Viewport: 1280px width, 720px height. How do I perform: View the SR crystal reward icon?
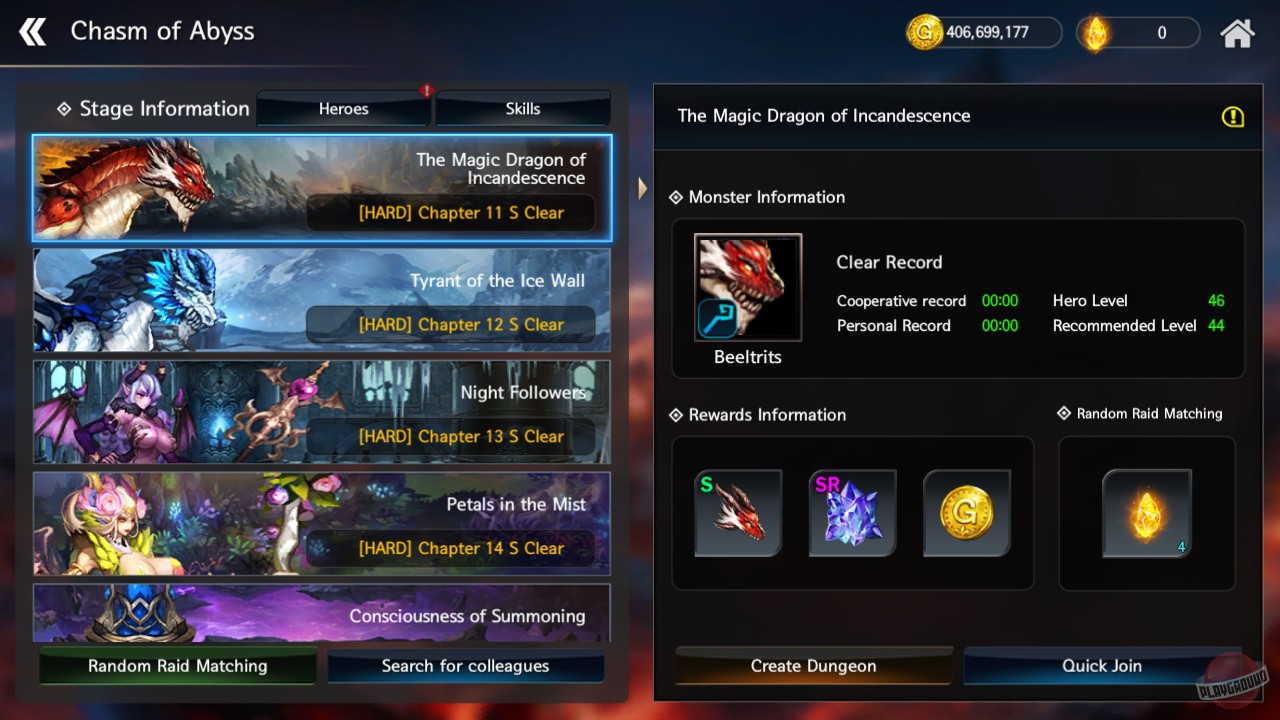click(853, 512)
